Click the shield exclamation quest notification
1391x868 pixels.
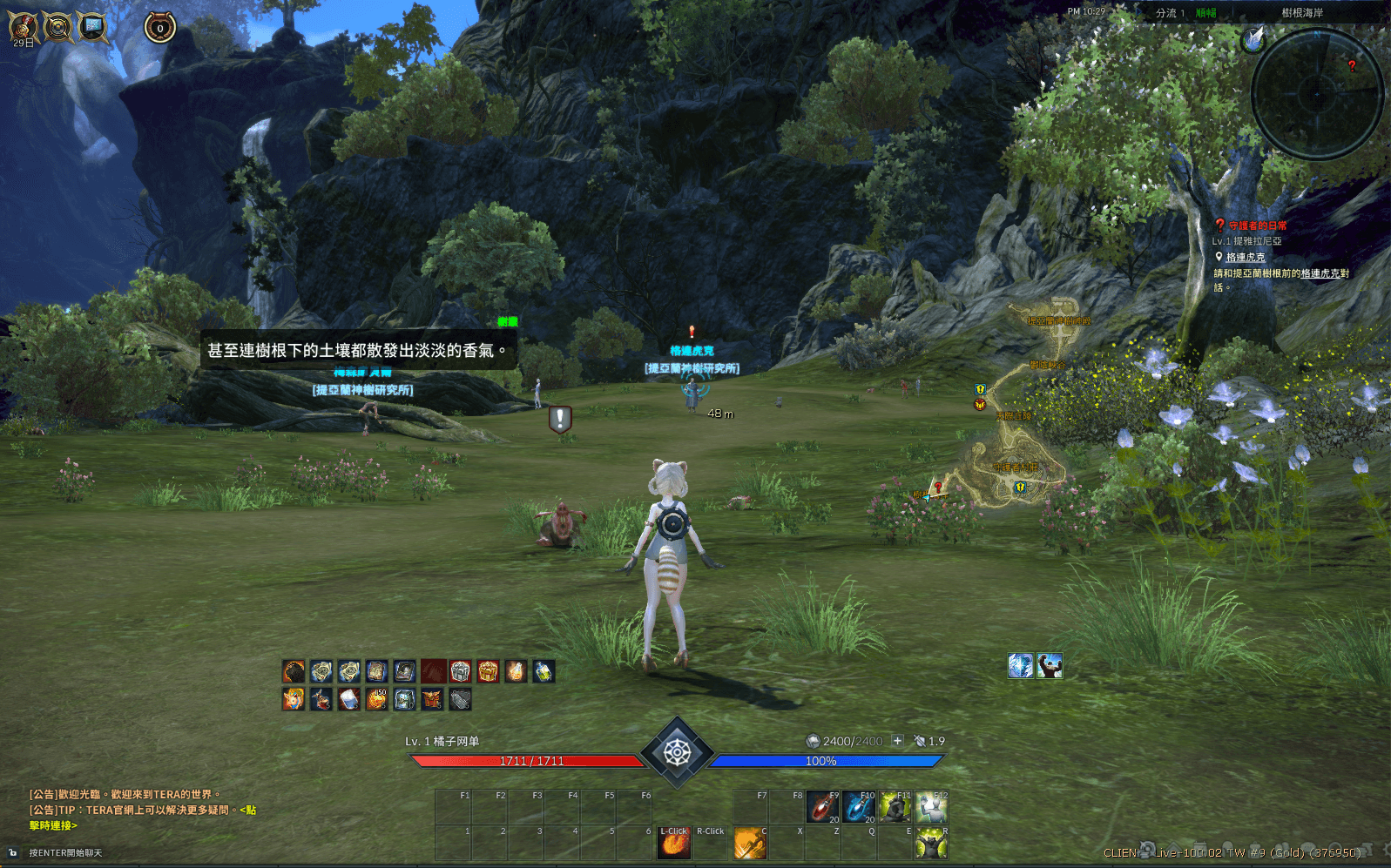point(560,419)
